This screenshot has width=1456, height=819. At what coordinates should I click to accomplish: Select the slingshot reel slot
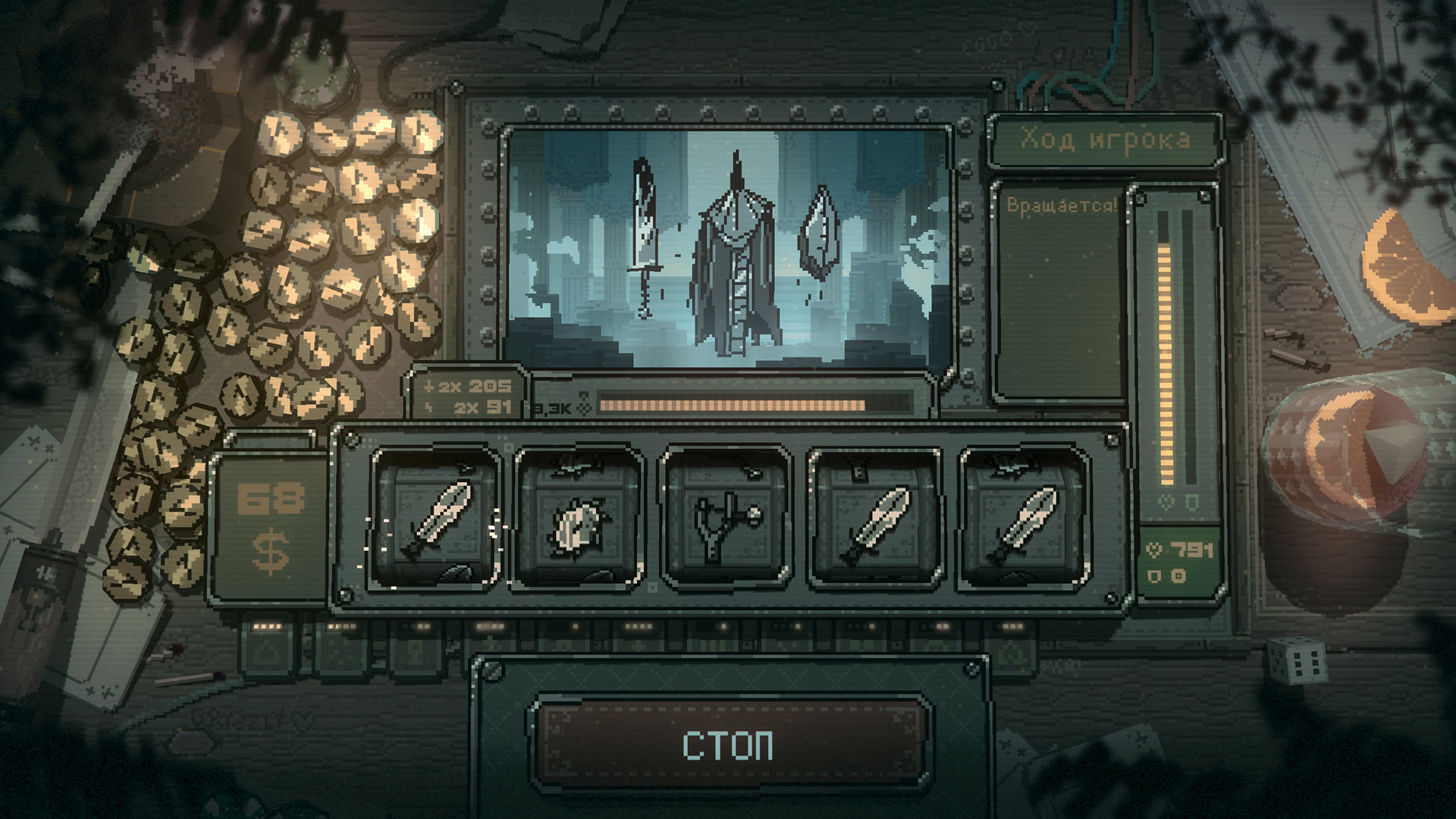[726, 520]
